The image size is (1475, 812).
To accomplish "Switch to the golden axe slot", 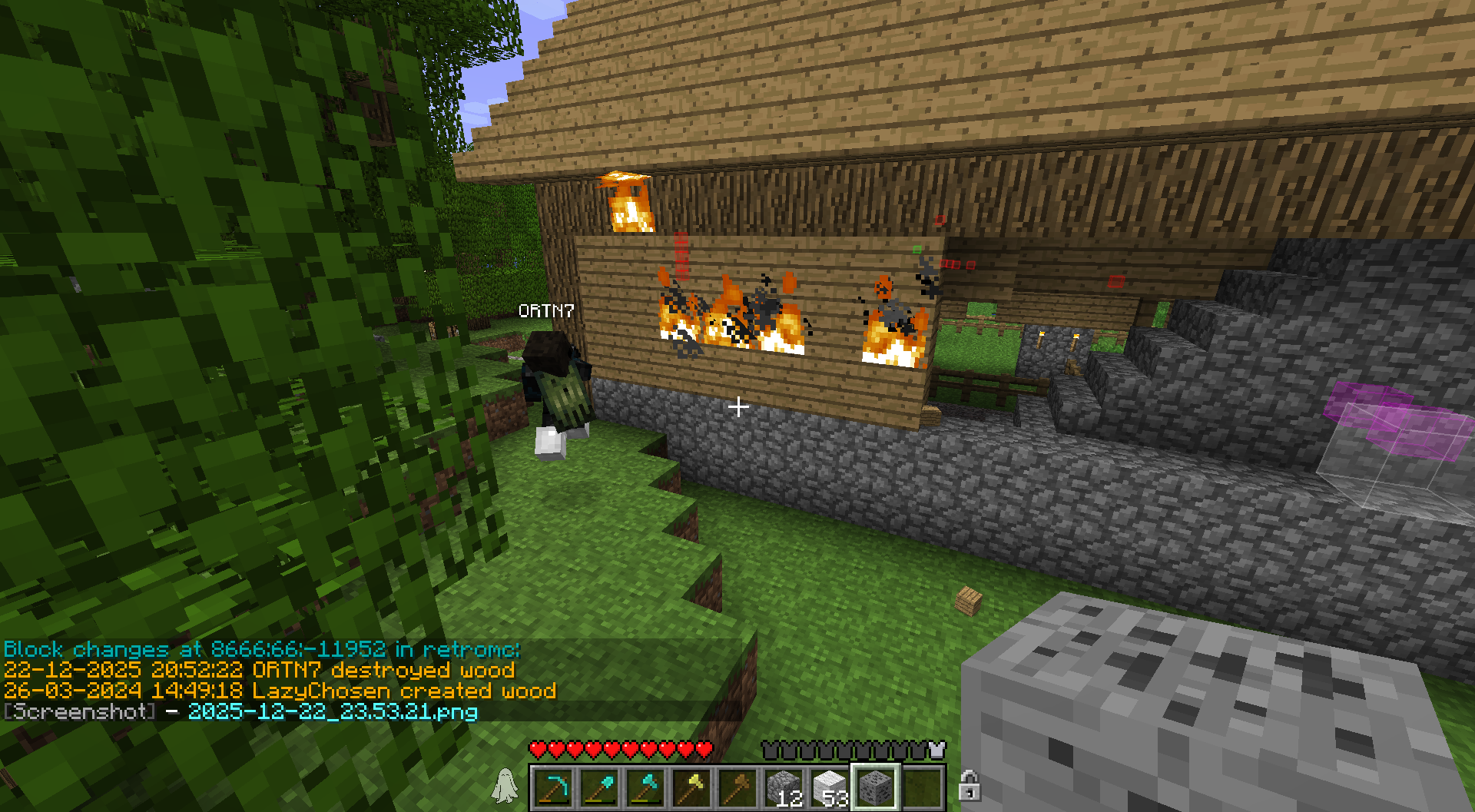I will coord(691,788).
